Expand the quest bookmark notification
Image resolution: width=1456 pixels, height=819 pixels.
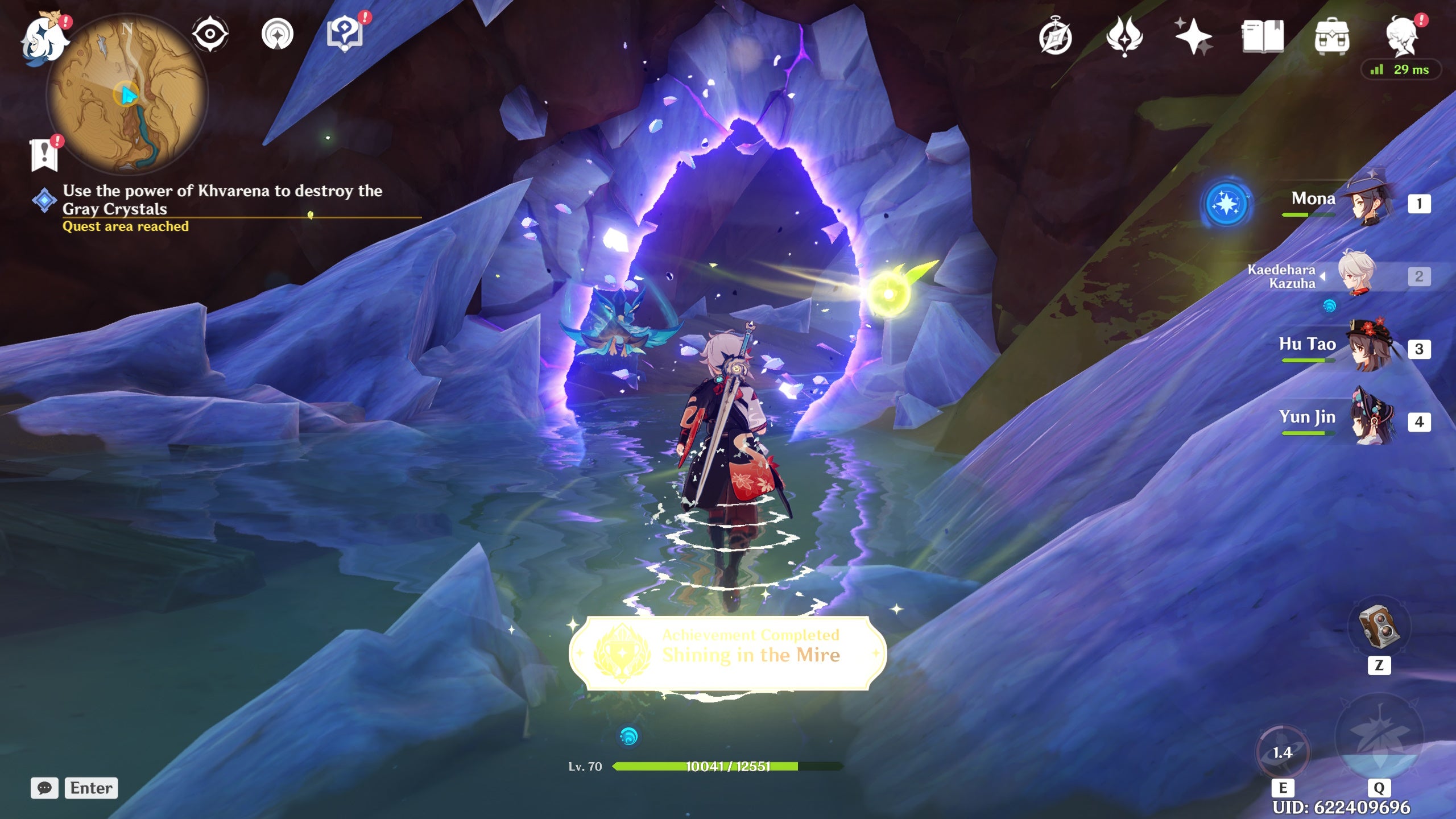tap(44, 152)
